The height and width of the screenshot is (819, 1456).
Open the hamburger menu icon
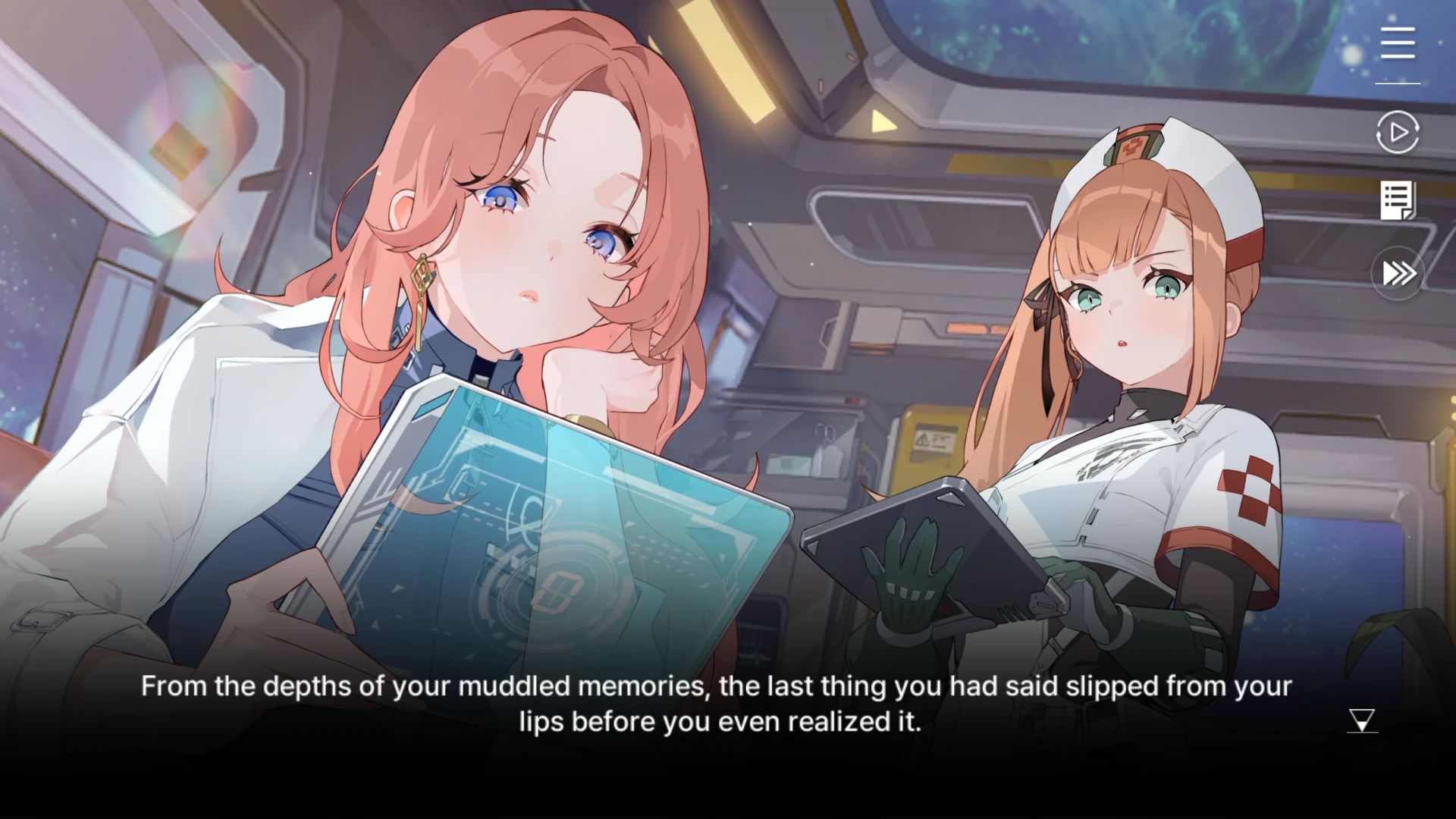pyautogui.click(x=1397, y=42)
